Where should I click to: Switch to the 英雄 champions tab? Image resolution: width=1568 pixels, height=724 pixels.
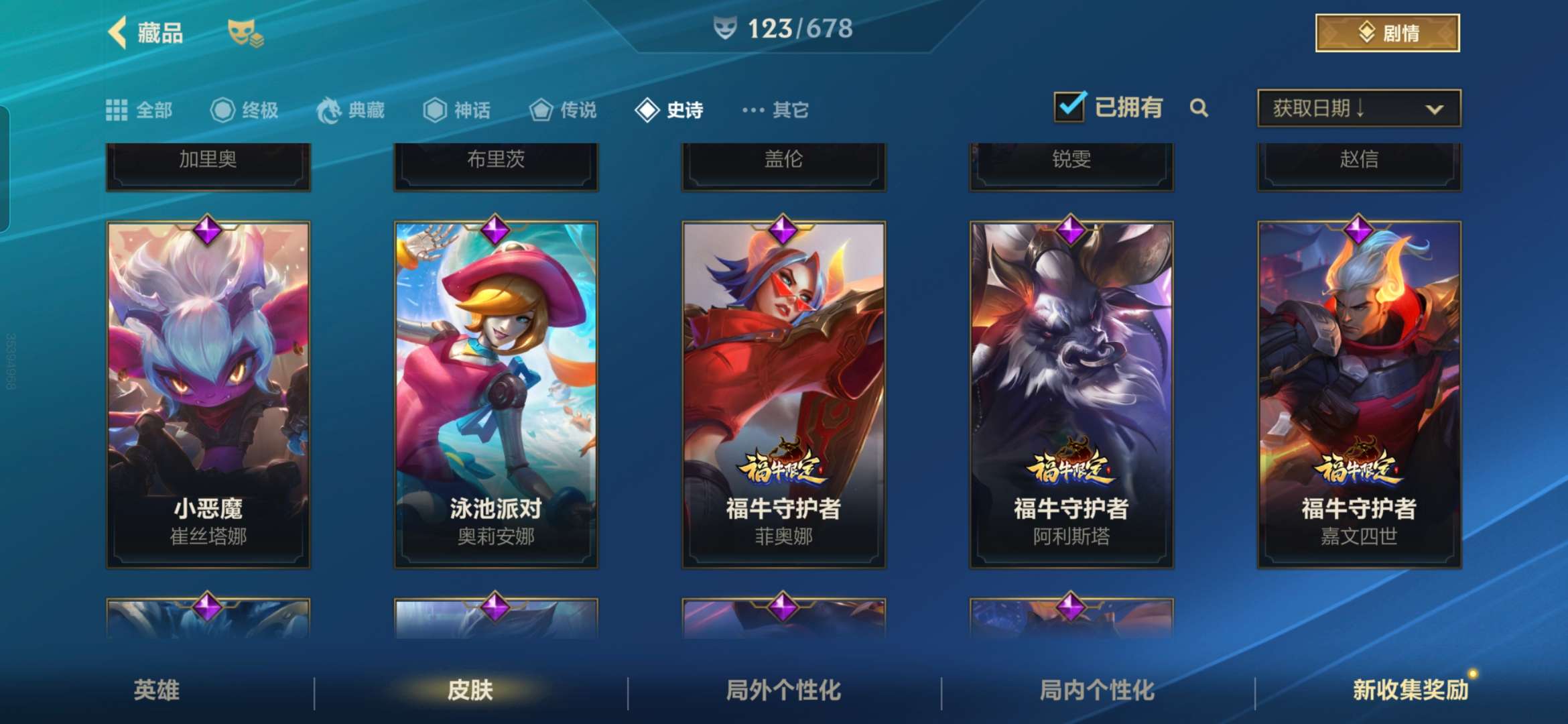157,690
